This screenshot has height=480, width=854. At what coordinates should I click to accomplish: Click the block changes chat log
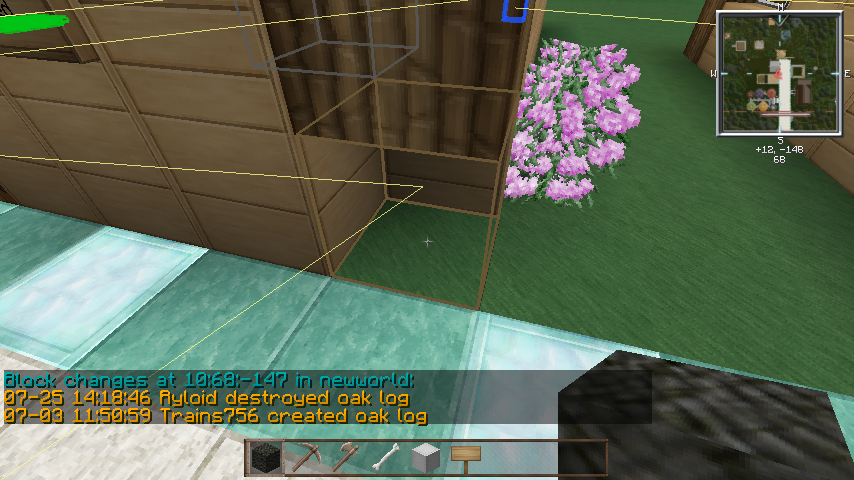[x=215, y=398]
